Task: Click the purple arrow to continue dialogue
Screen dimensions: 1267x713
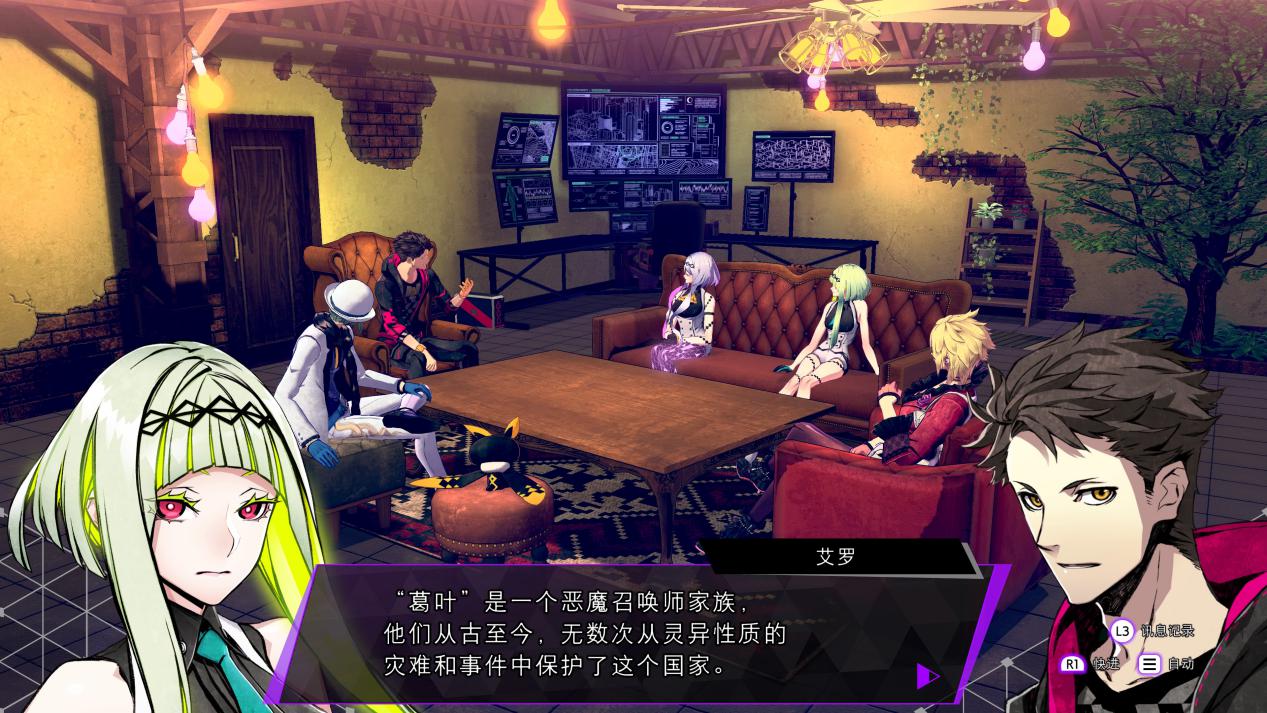Action: tap(927, 676)
